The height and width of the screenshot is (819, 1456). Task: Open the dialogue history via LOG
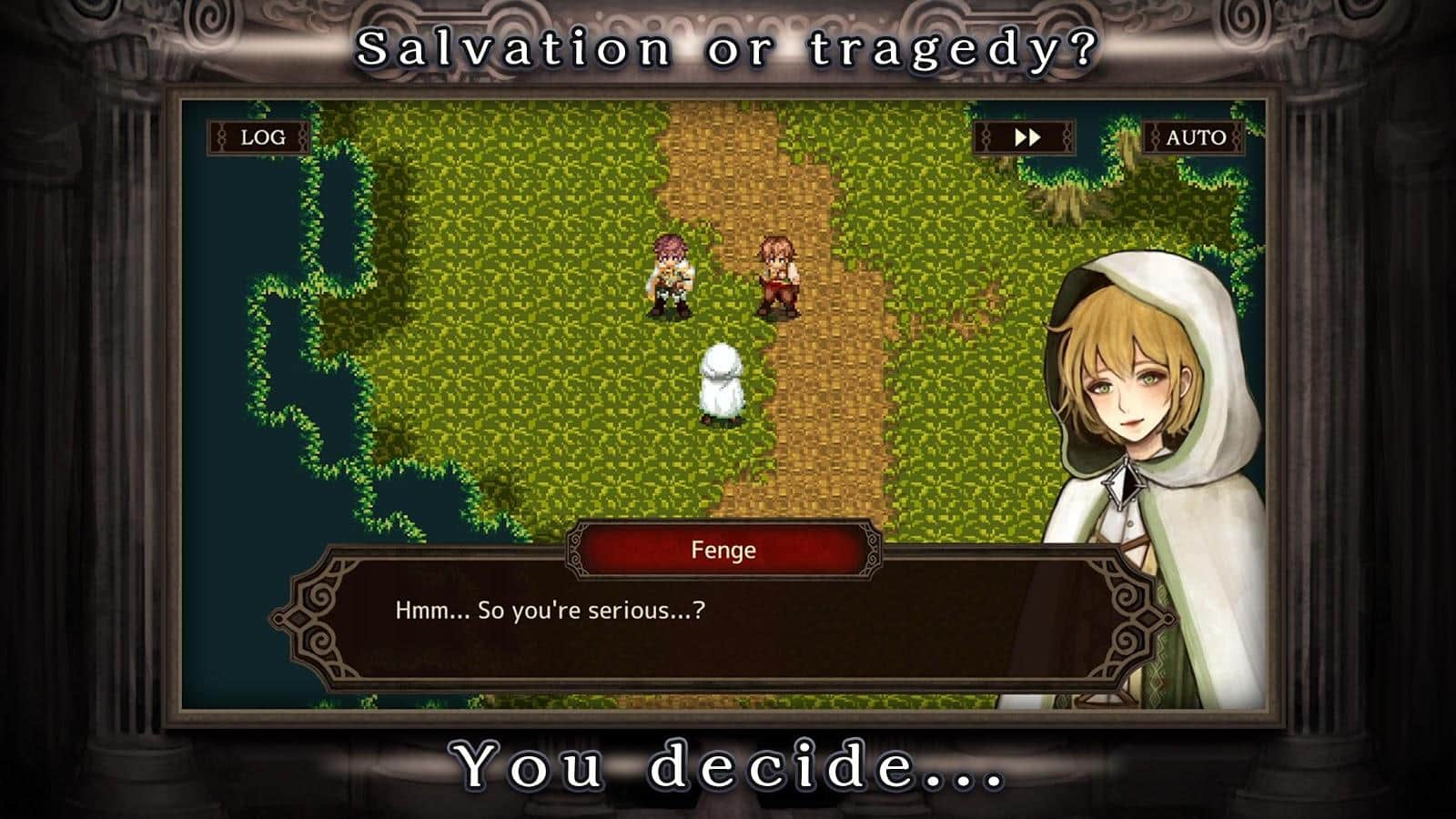(258, 137)
